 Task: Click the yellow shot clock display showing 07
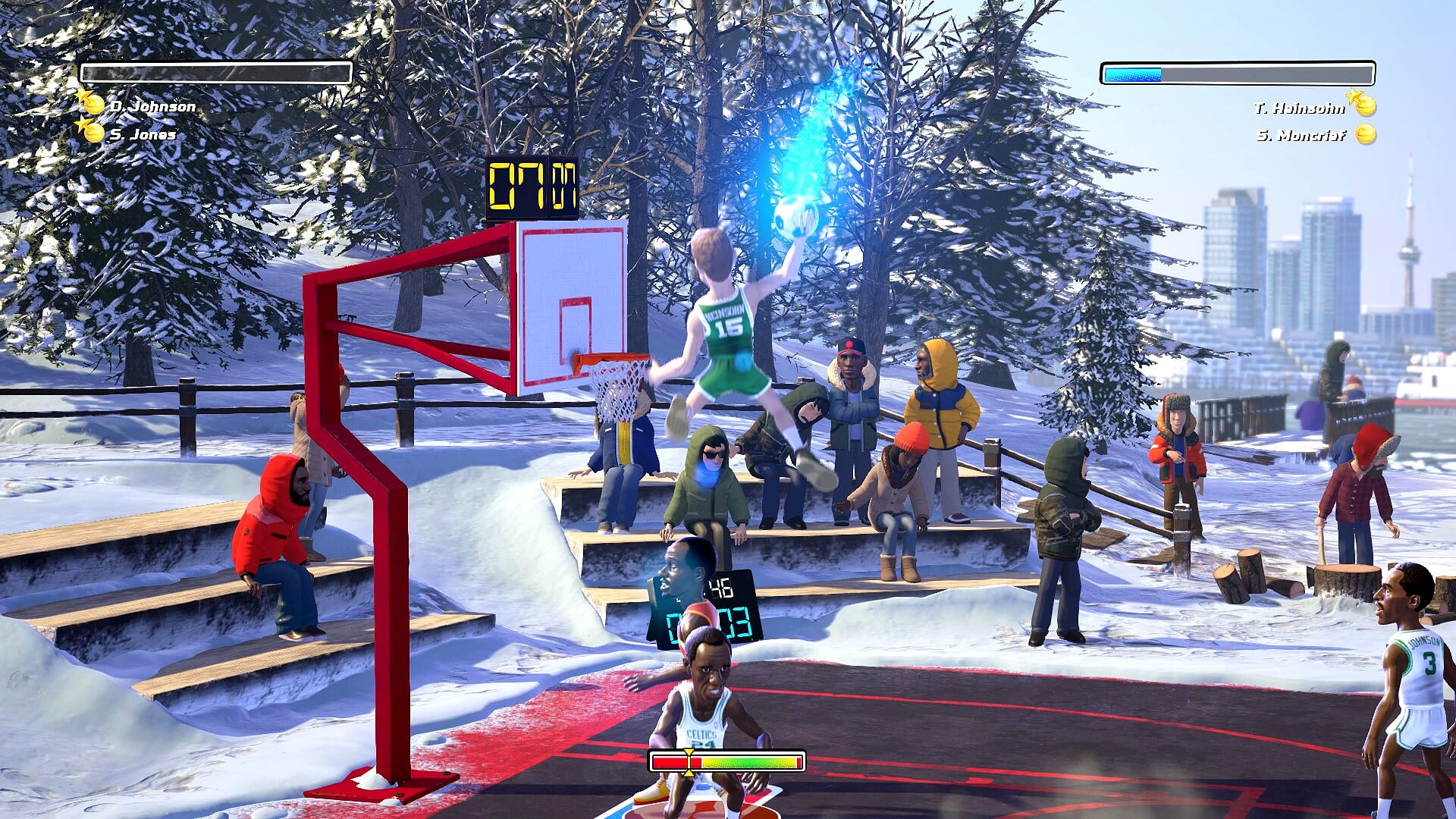[531, 187]
